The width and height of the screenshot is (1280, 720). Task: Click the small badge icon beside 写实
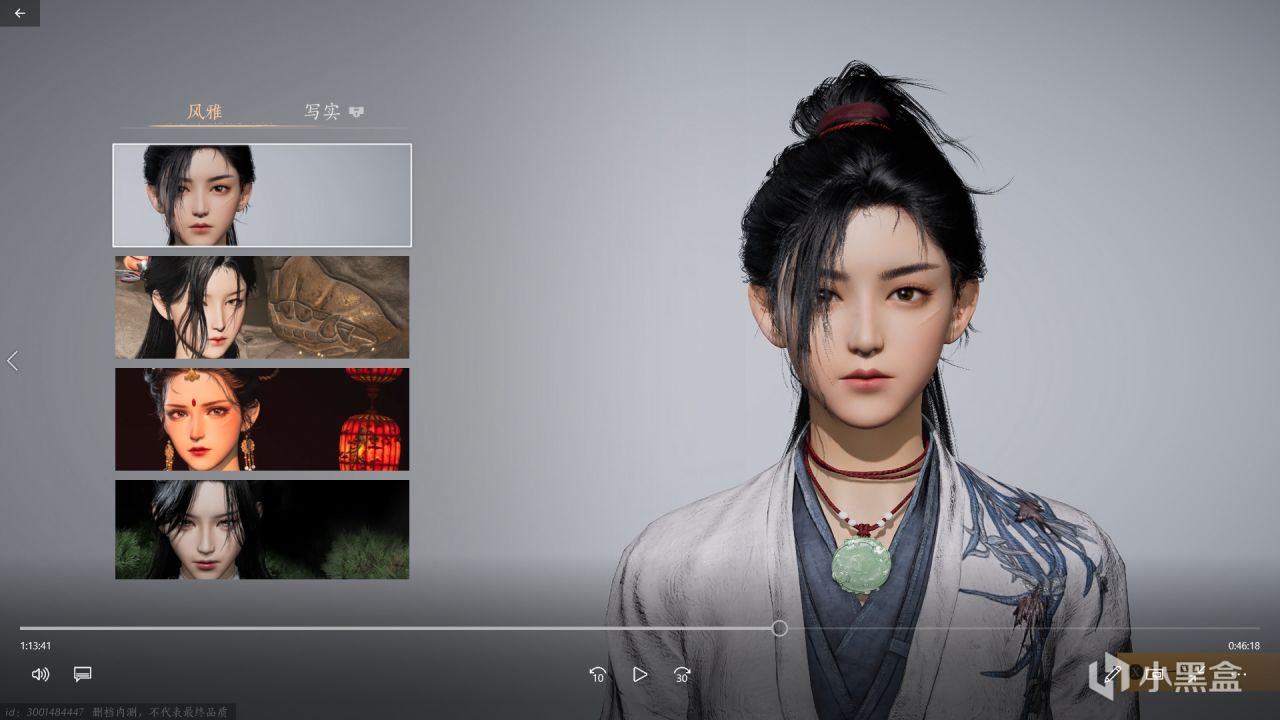pyautogui.click(x=358, y=110)
